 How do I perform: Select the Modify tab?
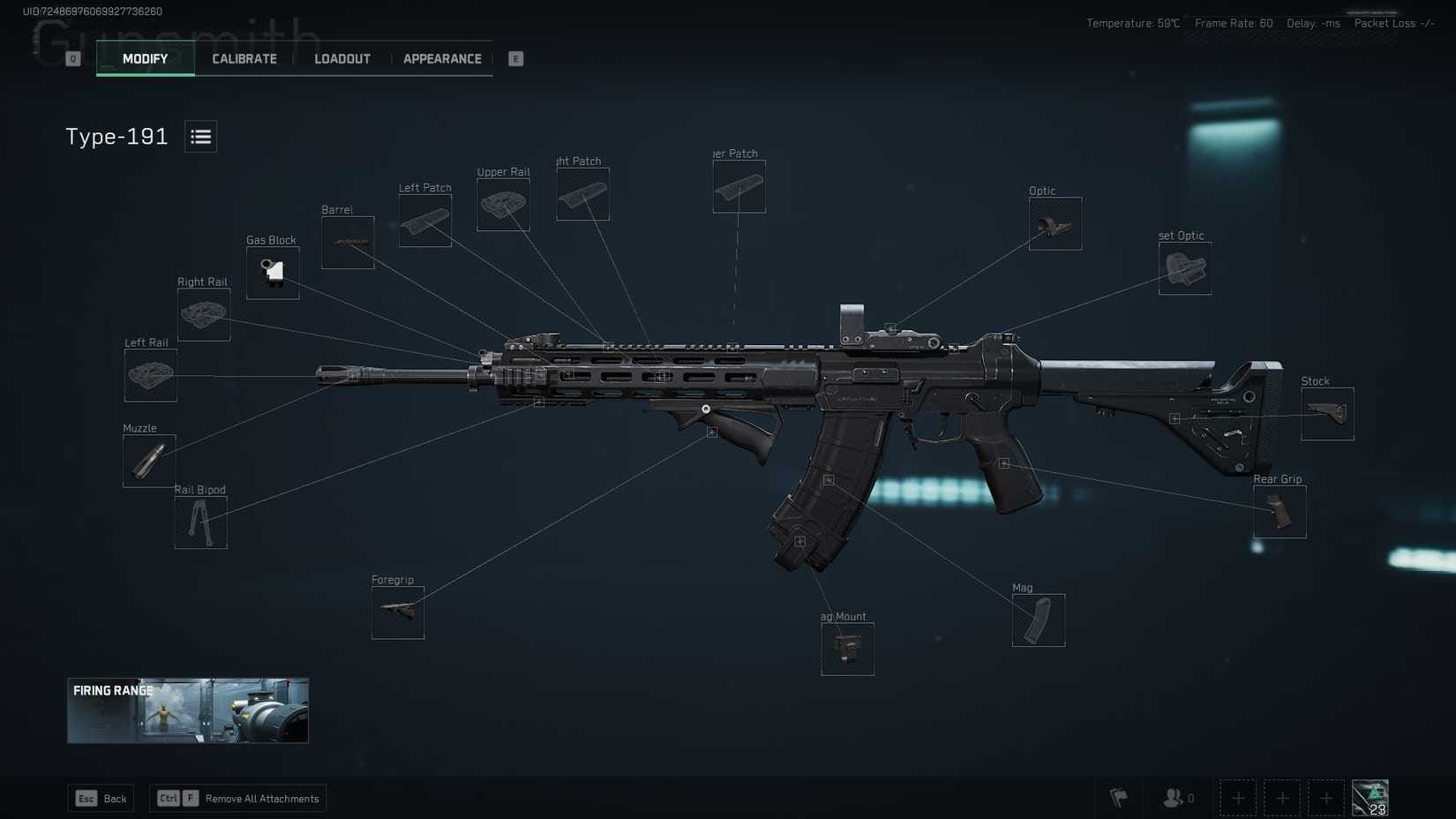click(146, 59)
